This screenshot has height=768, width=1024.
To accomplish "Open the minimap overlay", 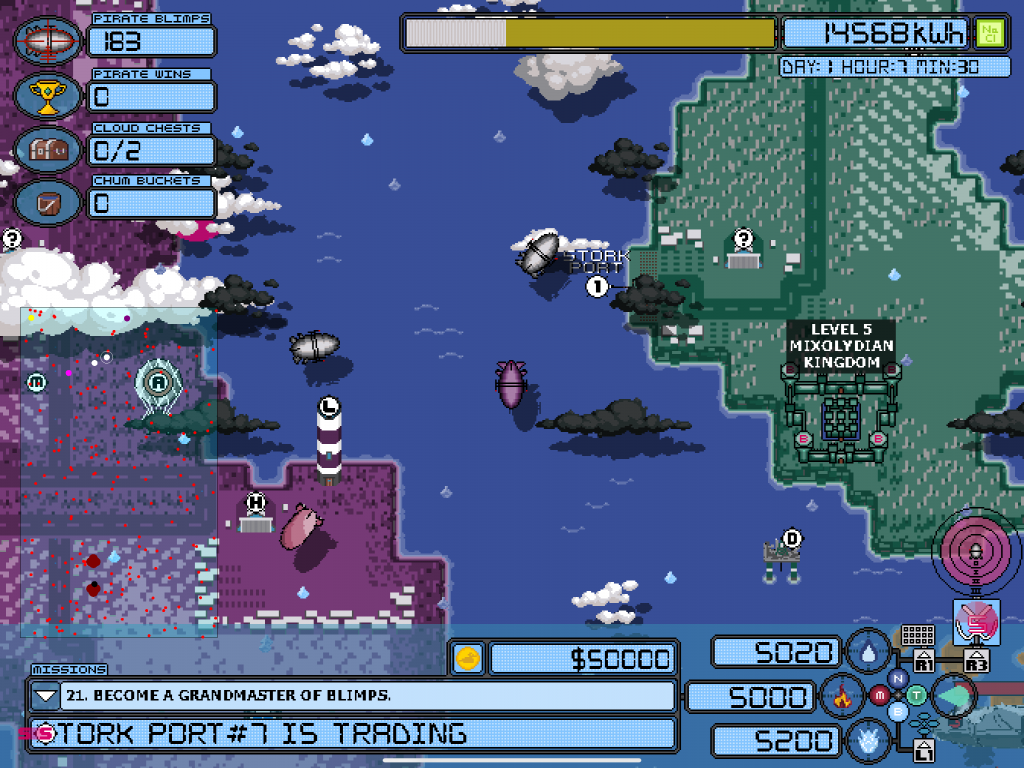I will (118, 471).
